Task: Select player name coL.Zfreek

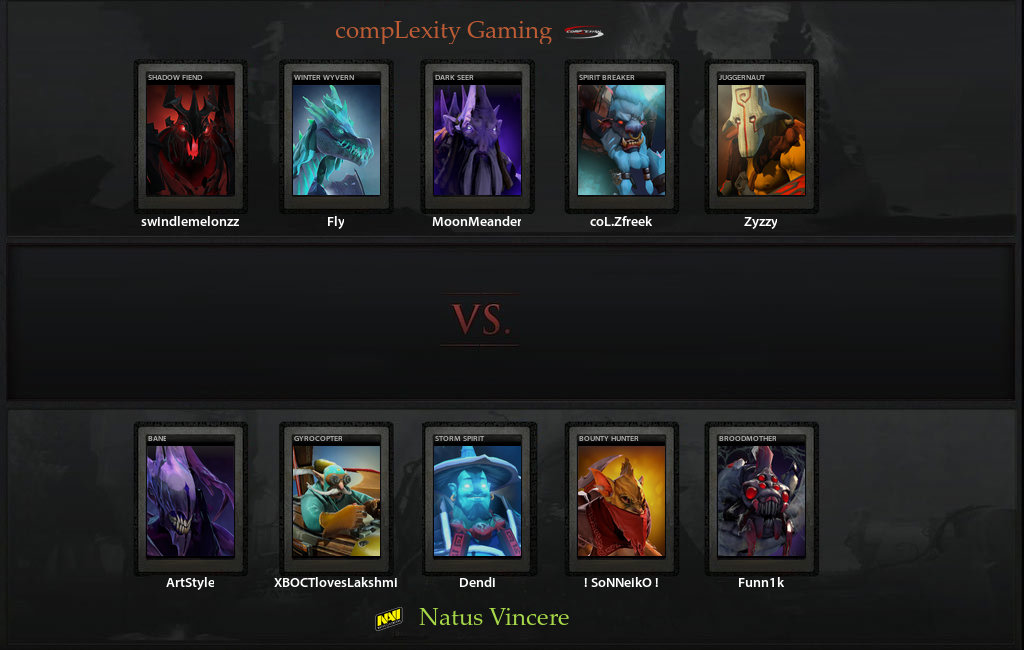Action: point(621,222)
